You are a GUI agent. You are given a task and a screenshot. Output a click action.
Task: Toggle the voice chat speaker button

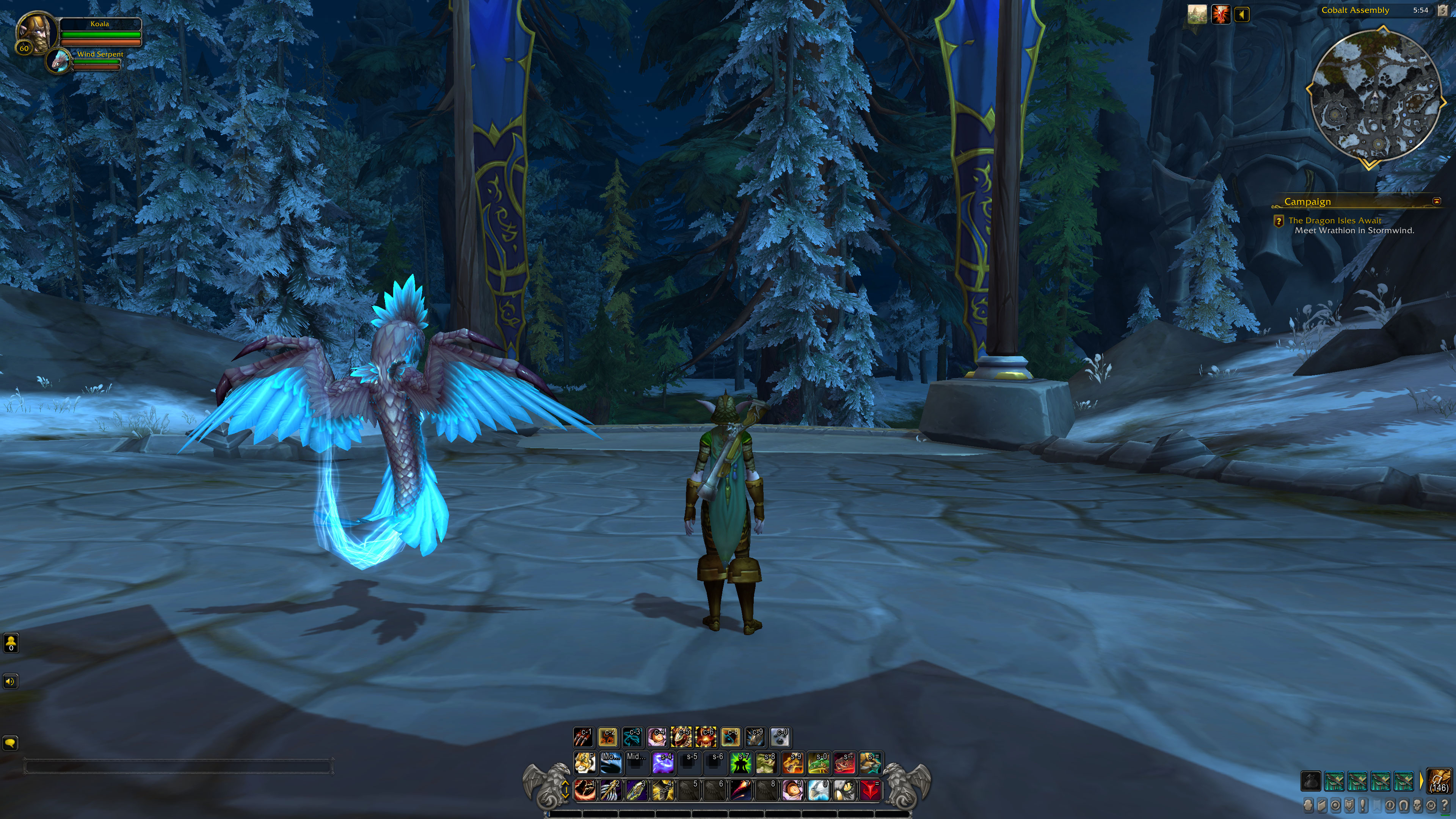click(10, 681)
